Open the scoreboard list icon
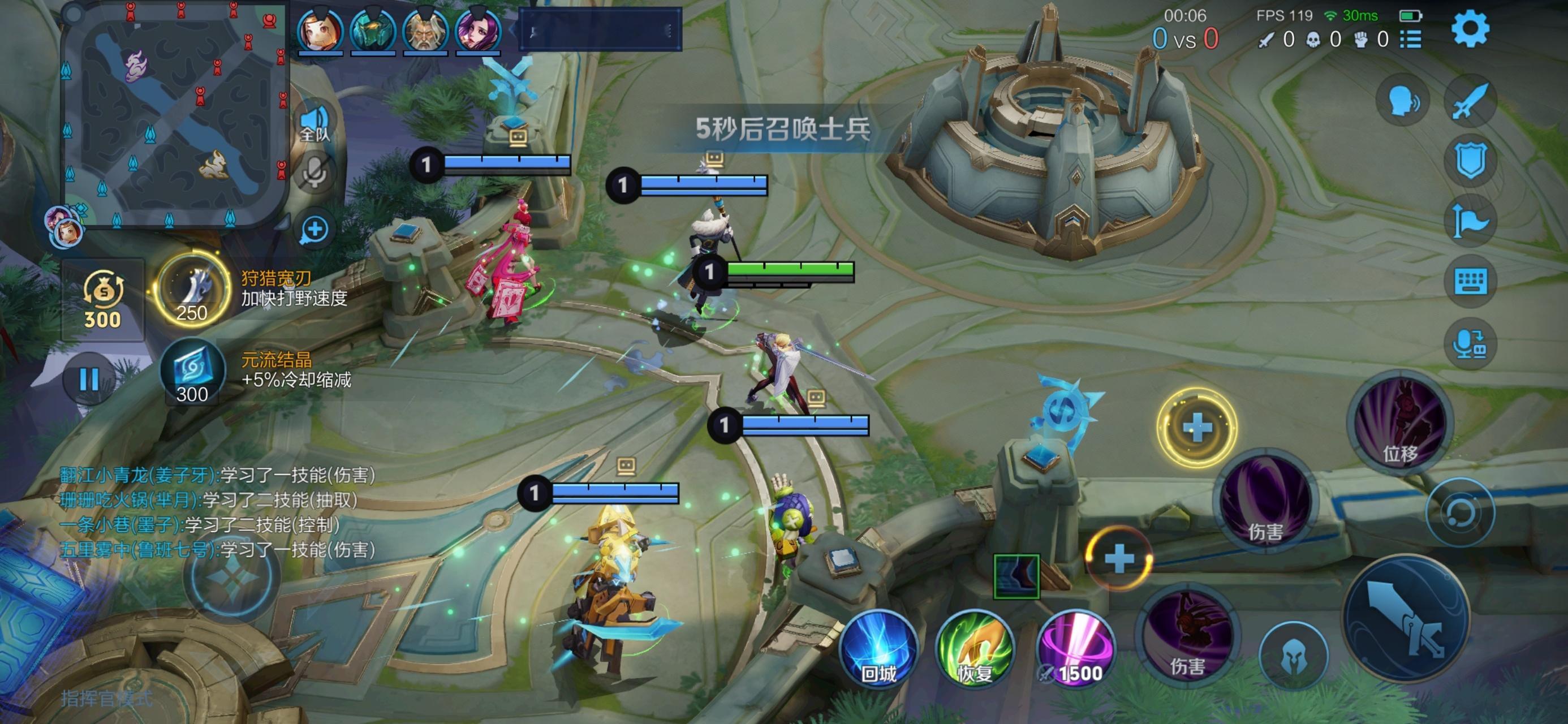 click(x=1410, y=40)
